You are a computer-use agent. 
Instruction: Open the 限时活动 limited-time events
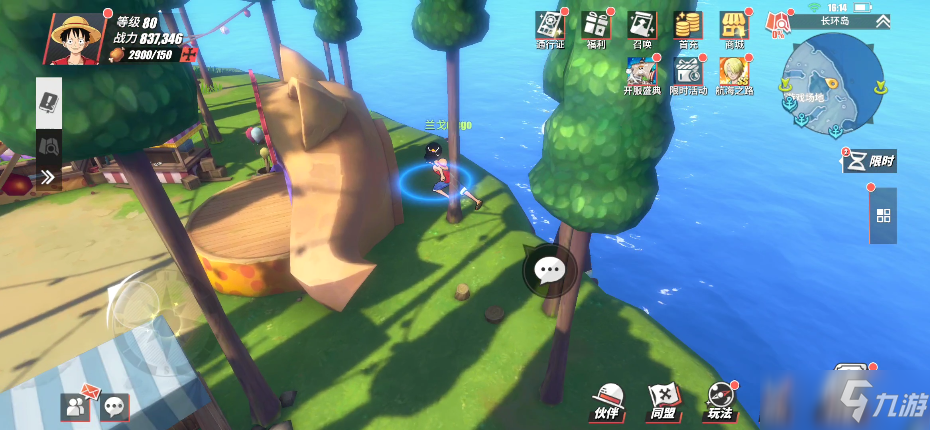688,74
